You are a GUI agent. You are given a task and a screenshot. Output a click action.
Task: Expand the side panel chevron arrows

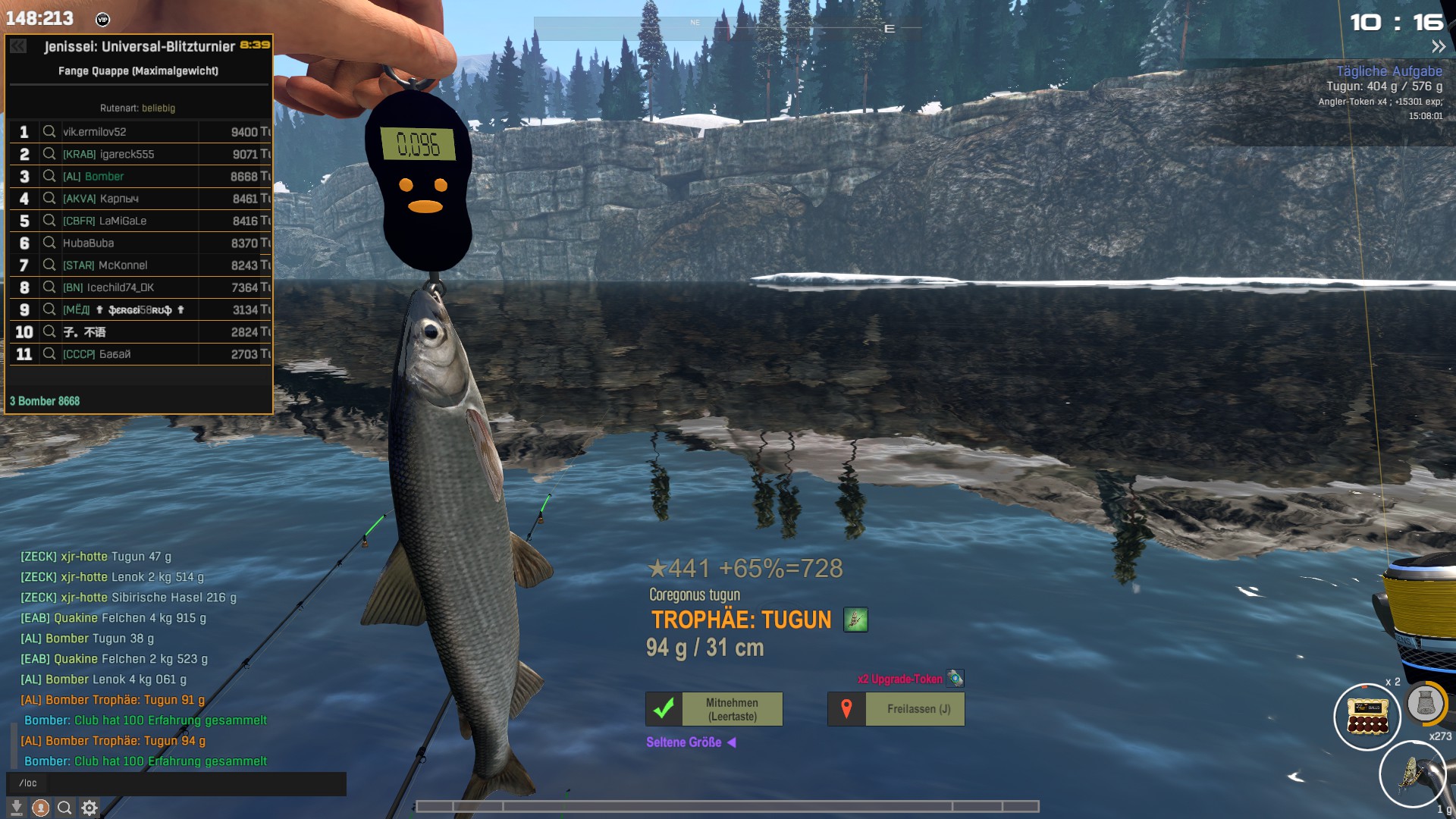[1438, 47]
